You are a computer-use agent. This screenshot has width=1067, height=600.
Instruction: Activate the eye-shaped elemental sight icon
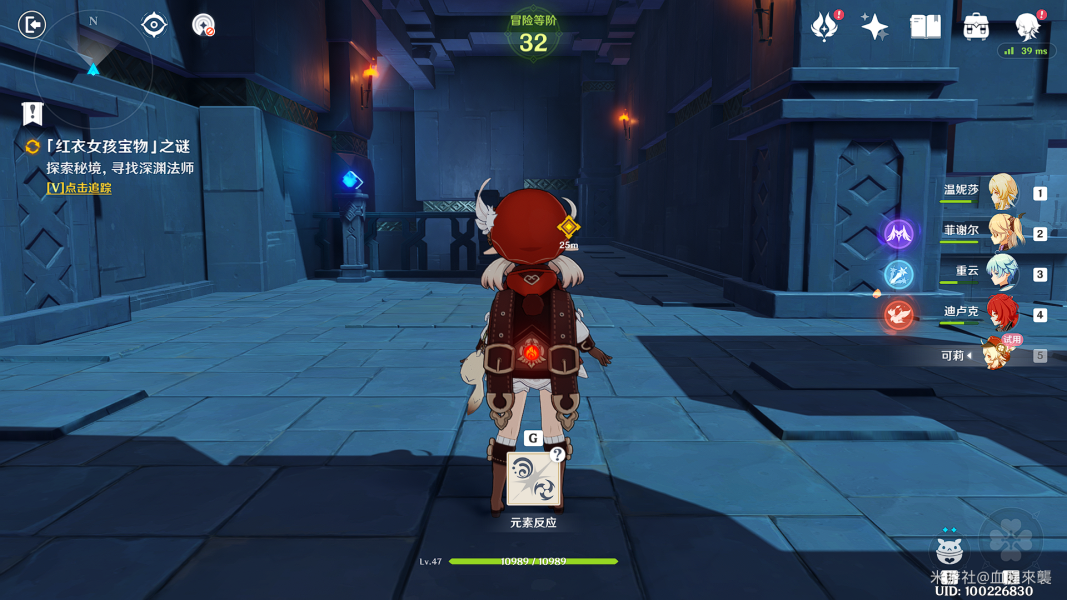(153, 24)
